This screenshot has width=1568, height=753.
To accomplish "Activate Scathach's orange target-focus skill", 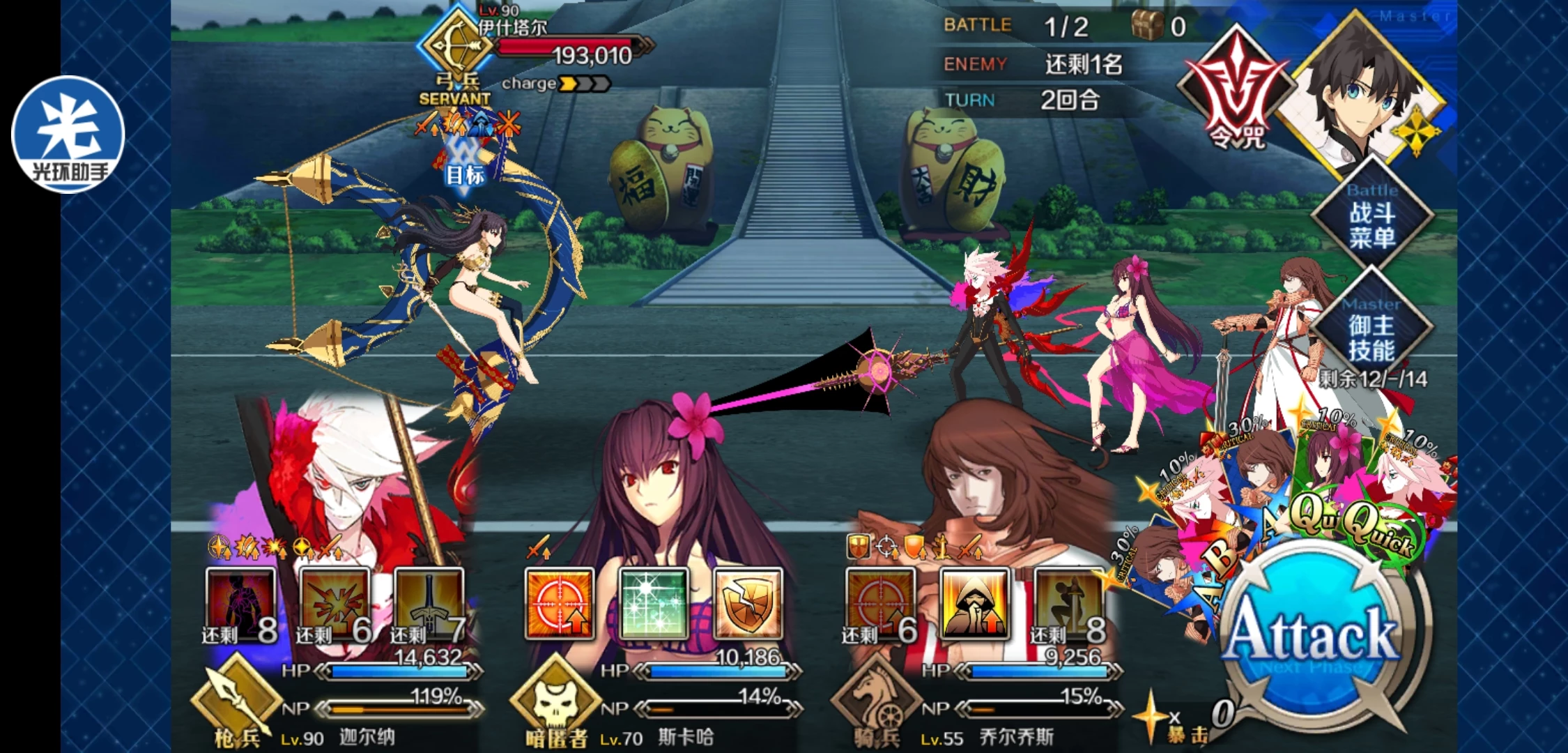I will 559,604.
